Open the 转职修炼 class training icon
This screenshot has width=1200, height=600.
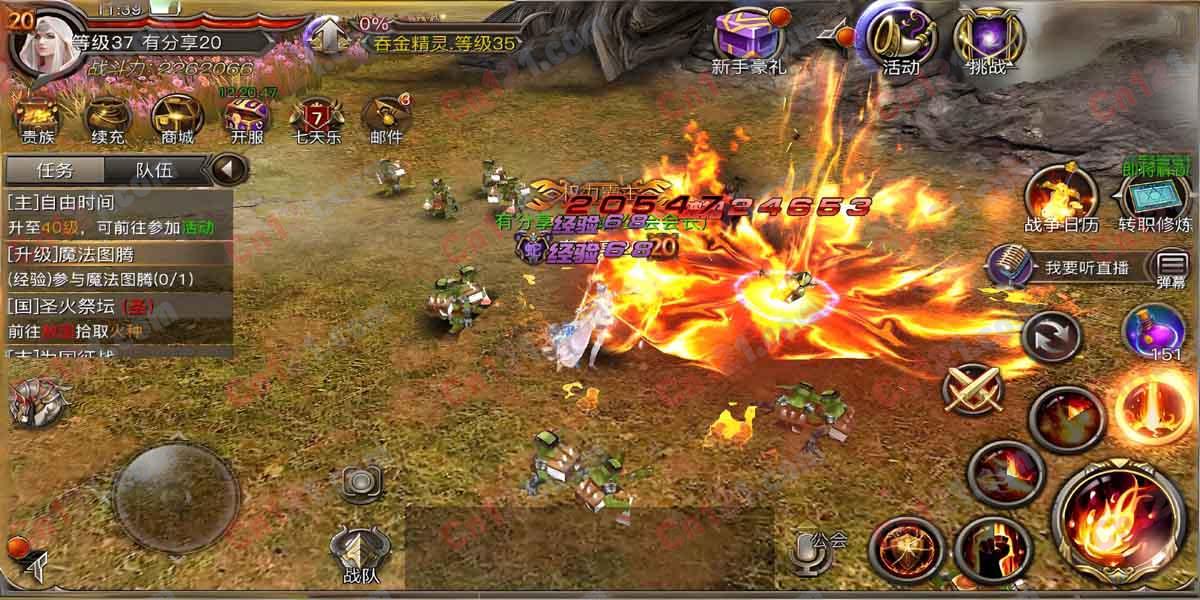1155,196
